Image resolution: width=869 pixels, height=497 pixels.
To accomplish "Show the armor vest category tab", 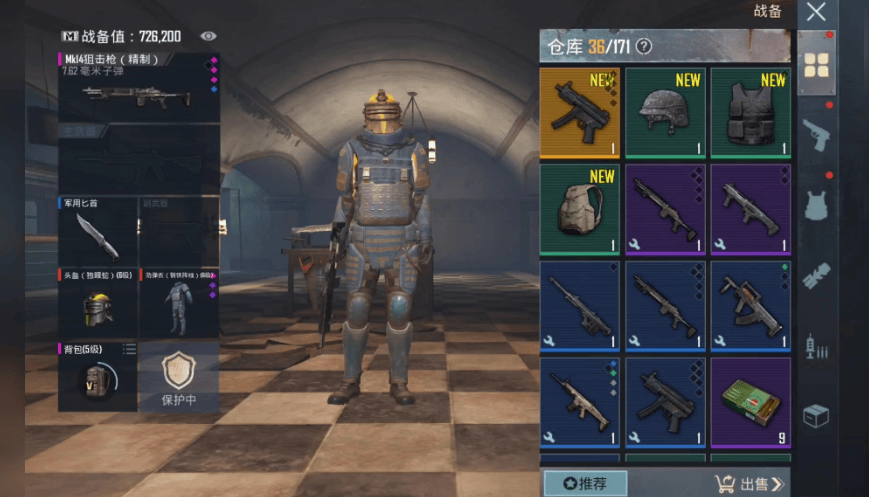I will pyautogui.click(x=816, y=205).
